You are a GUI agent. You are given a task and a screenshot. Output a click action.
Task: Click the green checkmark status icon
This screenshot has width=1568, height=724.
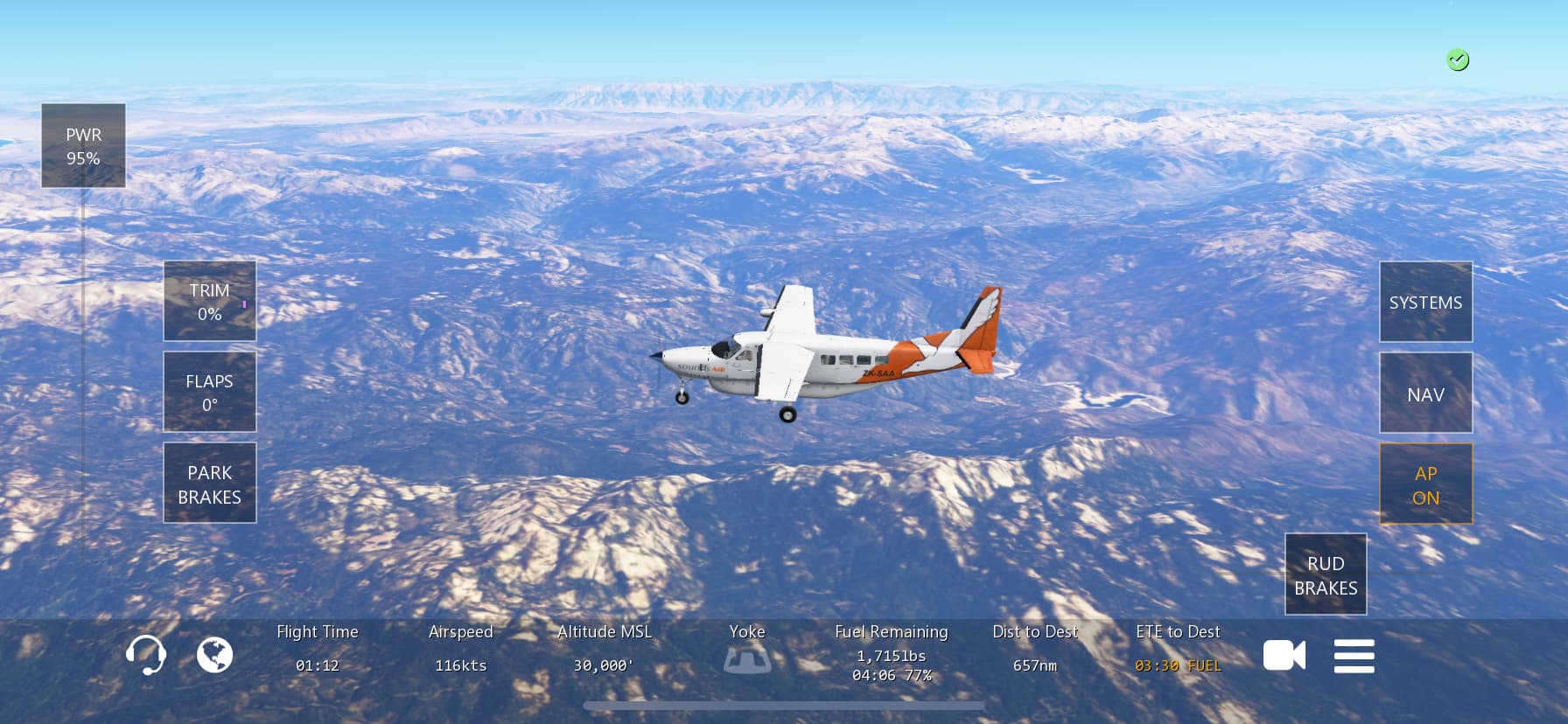(1457, 60)
